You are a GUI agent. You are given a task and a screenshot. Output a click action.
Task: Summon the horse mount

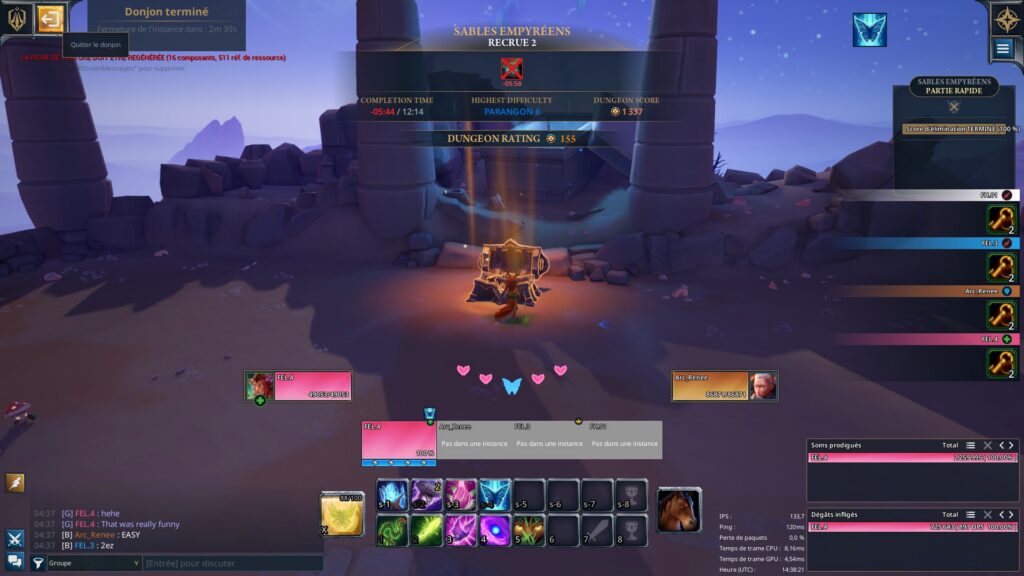(679, 510)
